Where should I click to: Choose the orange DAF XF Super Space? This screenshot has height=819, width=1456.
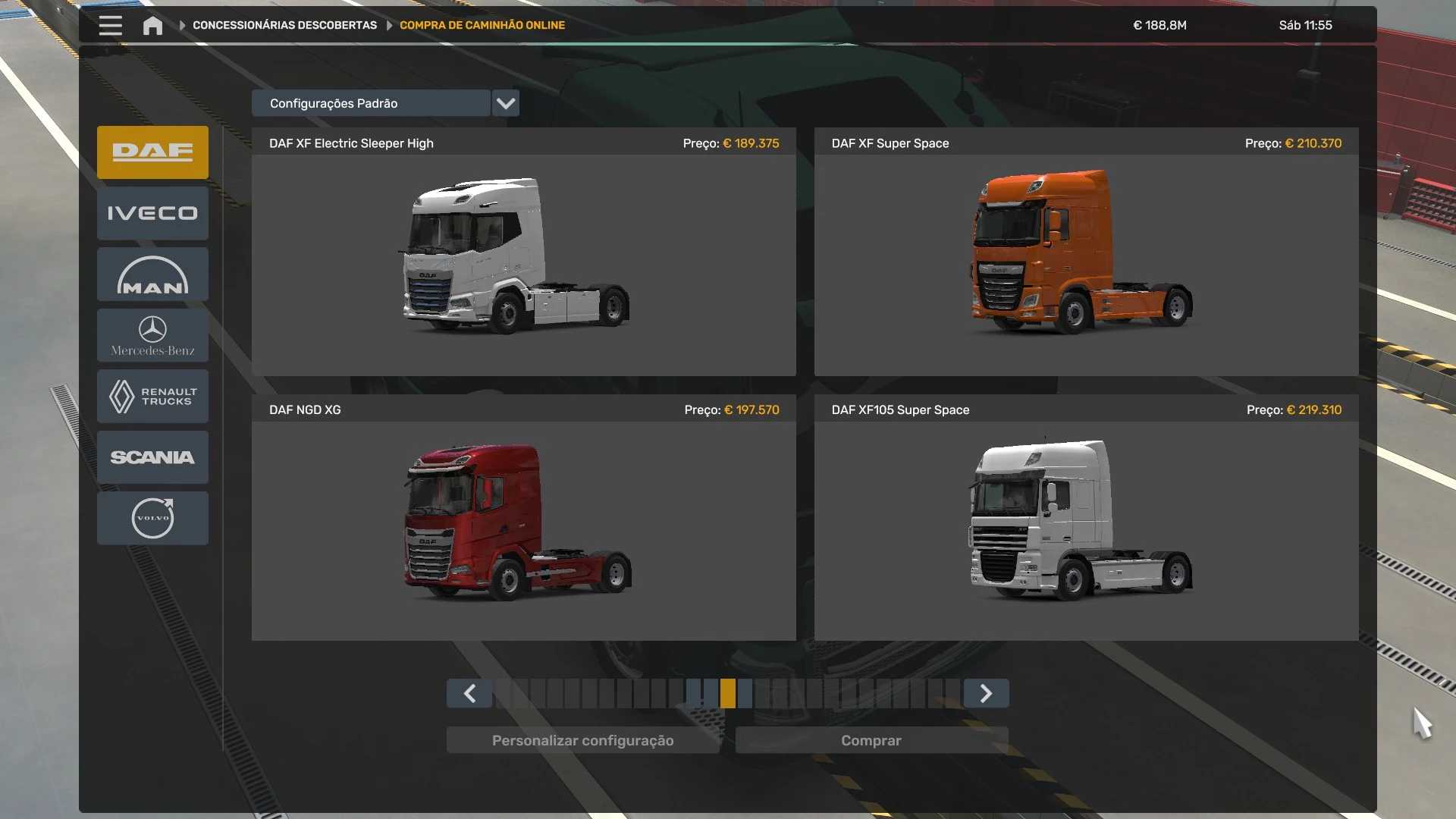pos(1086,258)
